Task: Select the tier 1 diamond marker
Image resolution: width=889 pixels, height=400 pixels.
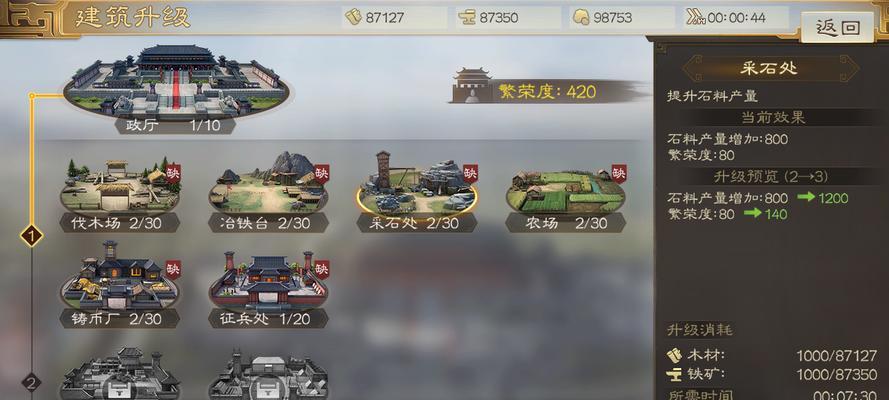Action: coord(32,237)
